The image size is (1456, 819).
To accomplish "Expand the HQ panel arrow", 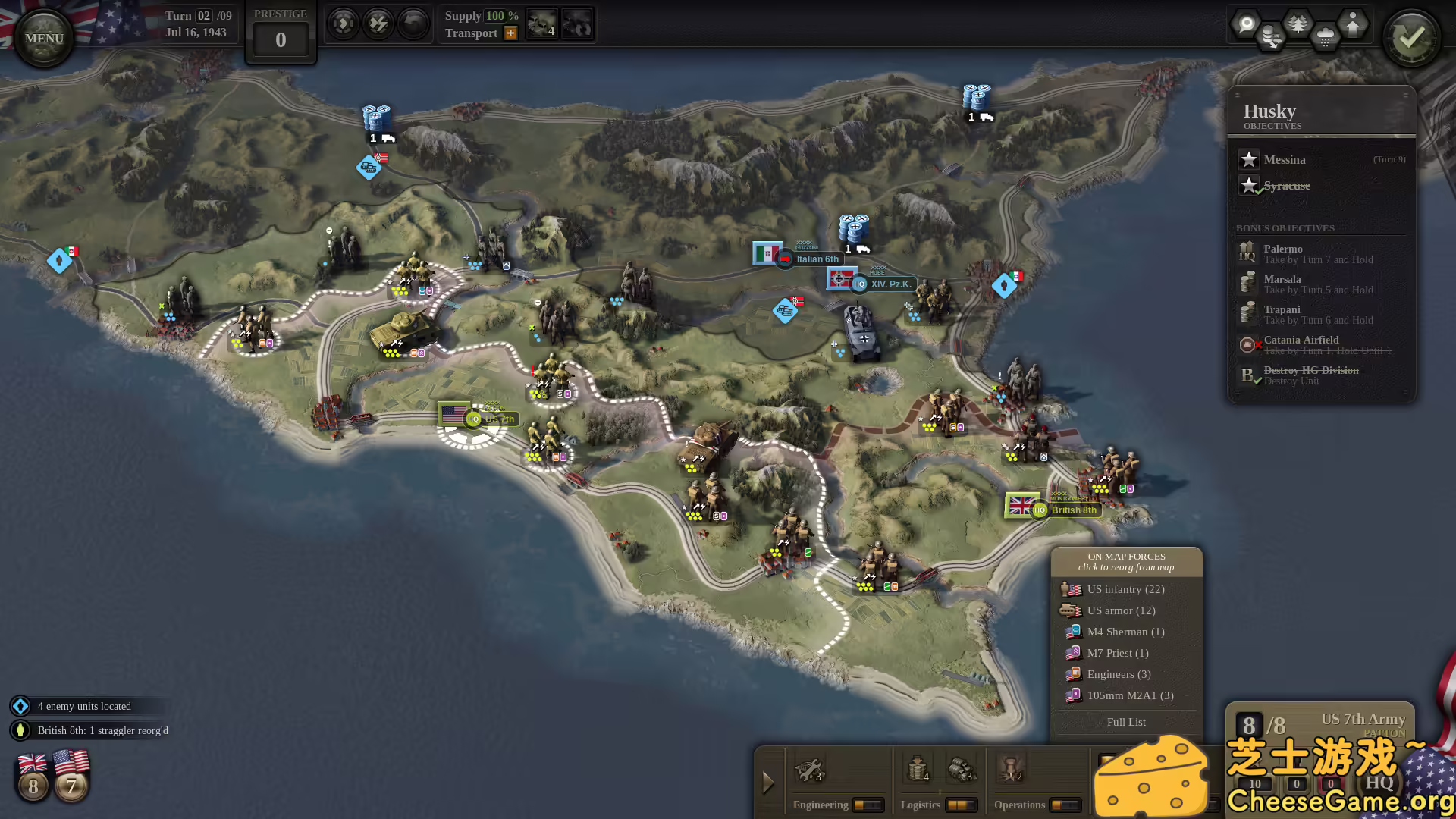I will [x=767, y=782].
